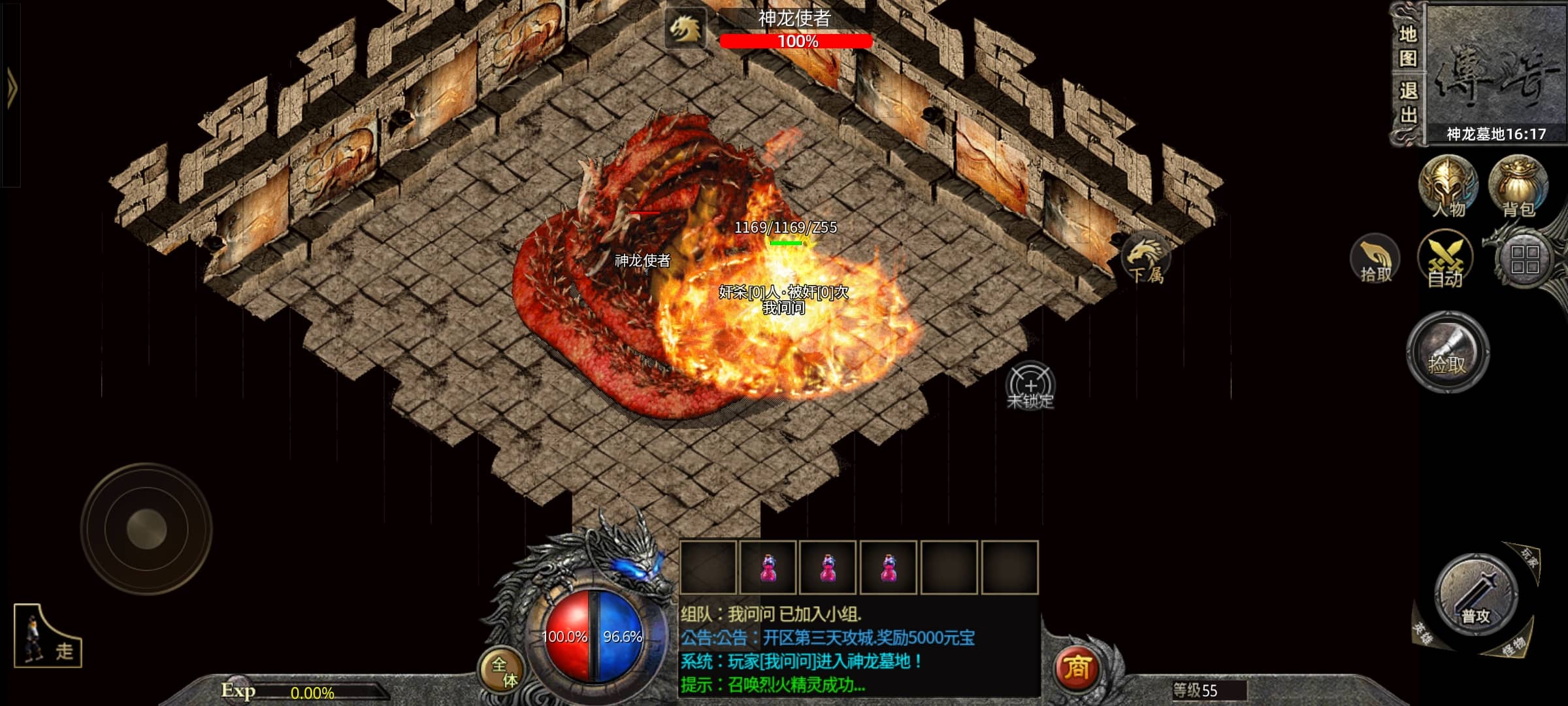The image size is (1568, 706).
Task: Open the chat message box
Action: coord(858,649)
